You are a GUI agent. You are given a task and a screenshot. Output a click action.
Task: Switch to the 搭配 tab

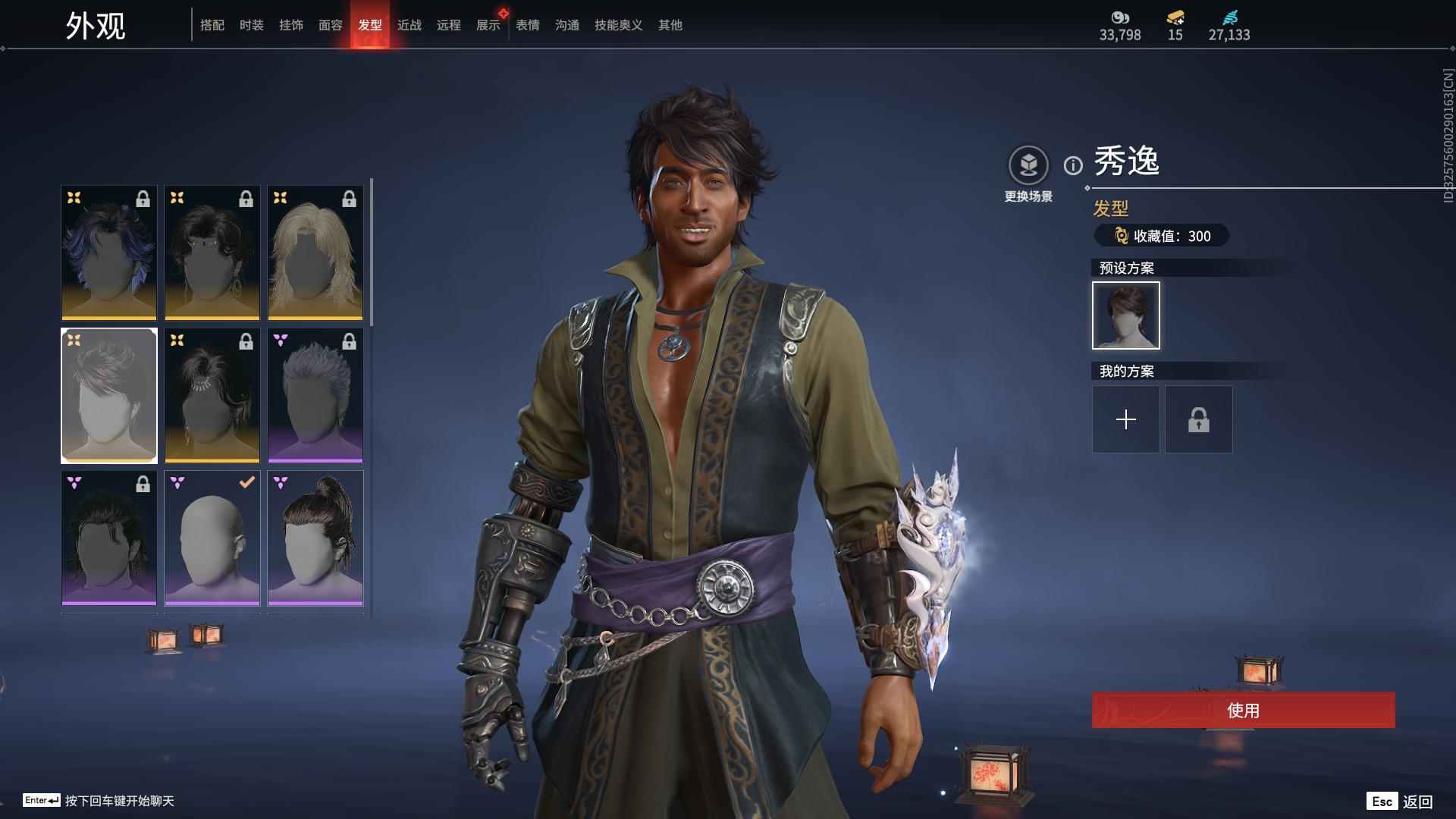(x=212, y=25)
